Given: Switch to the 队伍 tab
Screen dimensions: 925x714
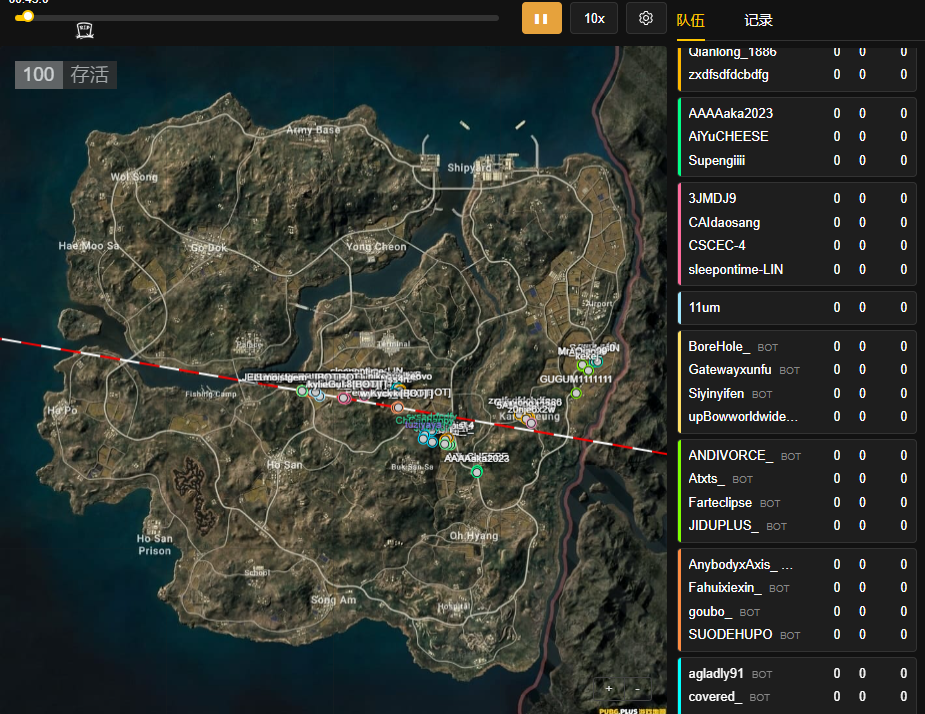Looking at the screenshot, I should (x=690, y=20).
